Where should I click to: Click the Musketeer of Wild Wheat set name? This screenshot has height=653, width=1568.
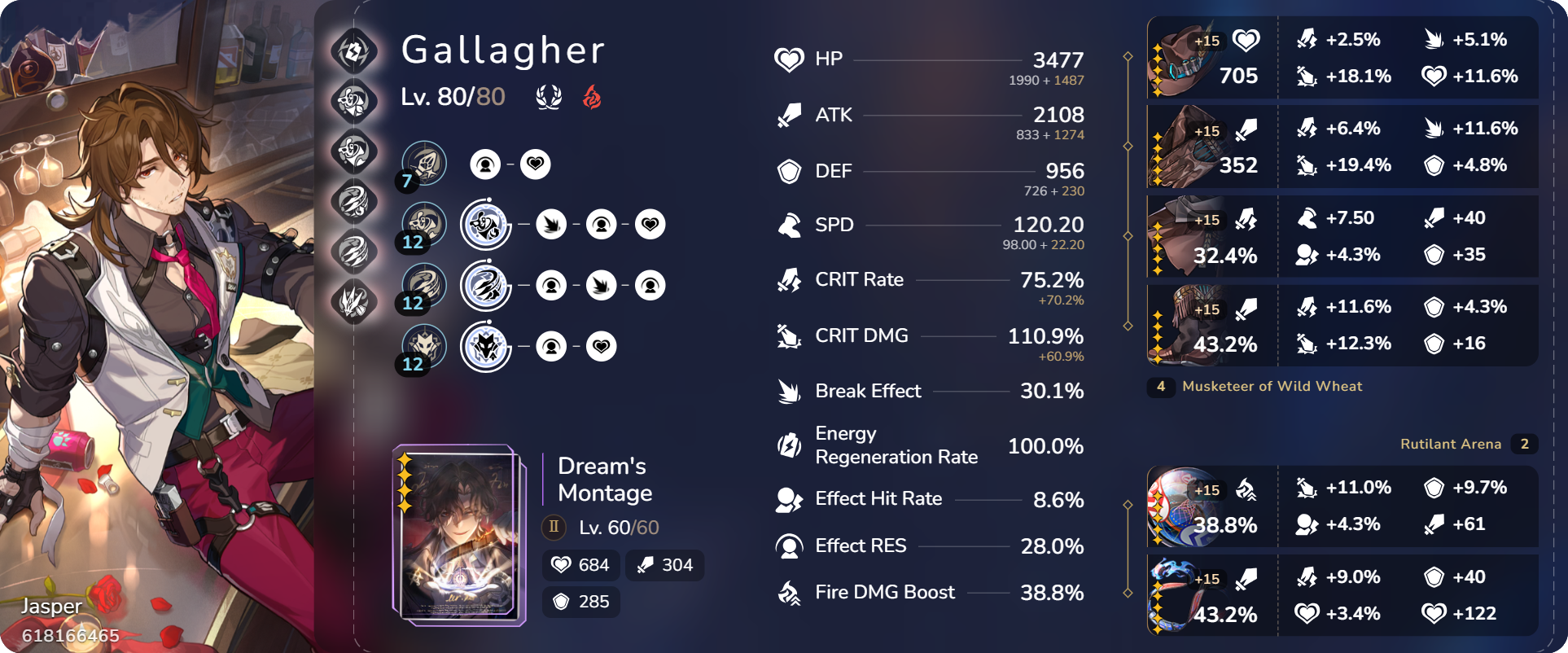coord(1272,387)
